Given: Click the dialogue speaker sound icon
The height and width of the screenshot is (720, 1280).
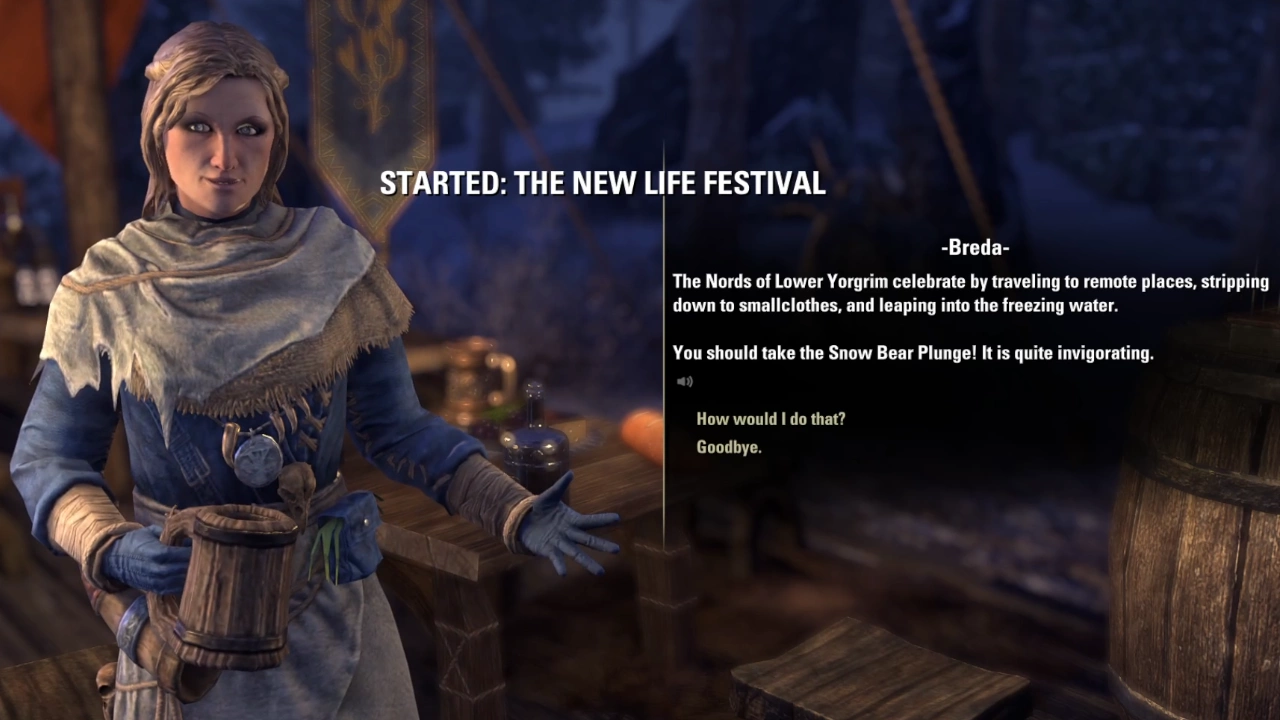Looking at the screenshot, I should click(684, 381).
